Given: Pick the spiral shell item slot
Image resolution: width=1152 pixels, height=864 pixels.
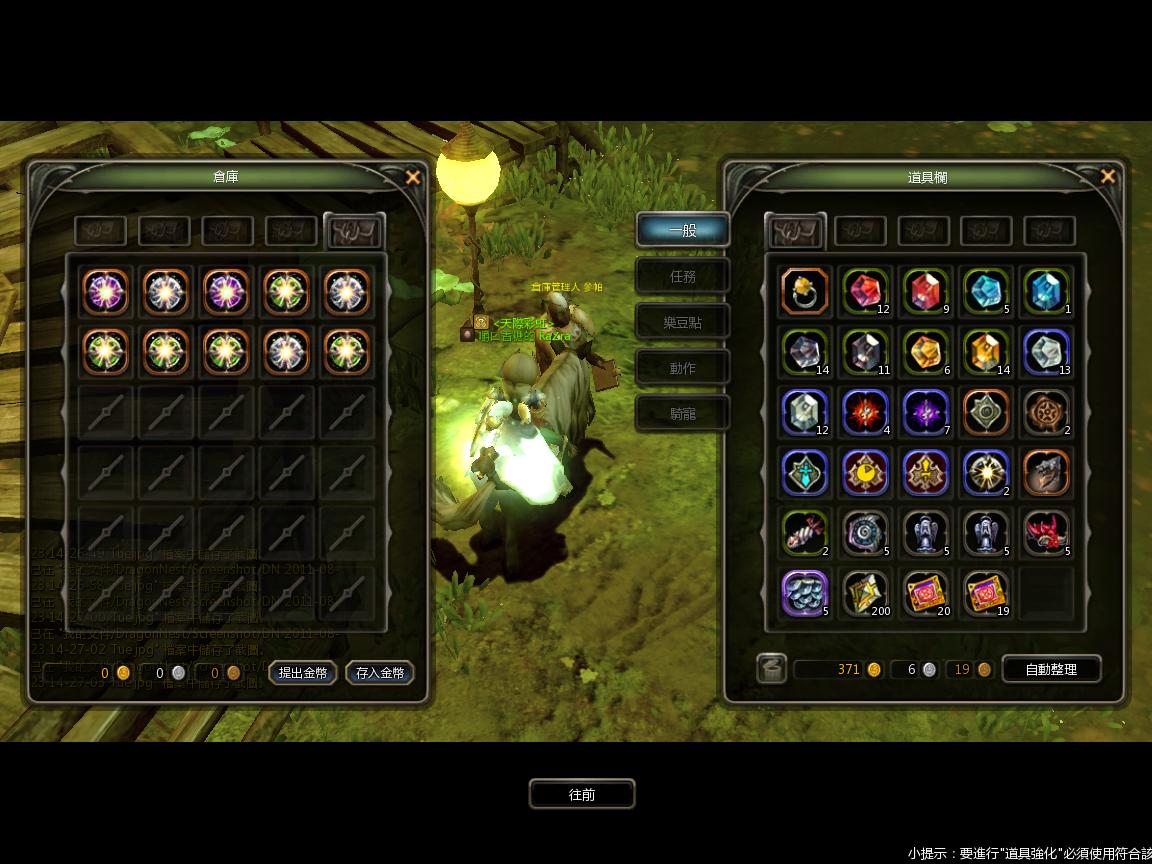Looking at the screenshot, I should click(865, 532).
